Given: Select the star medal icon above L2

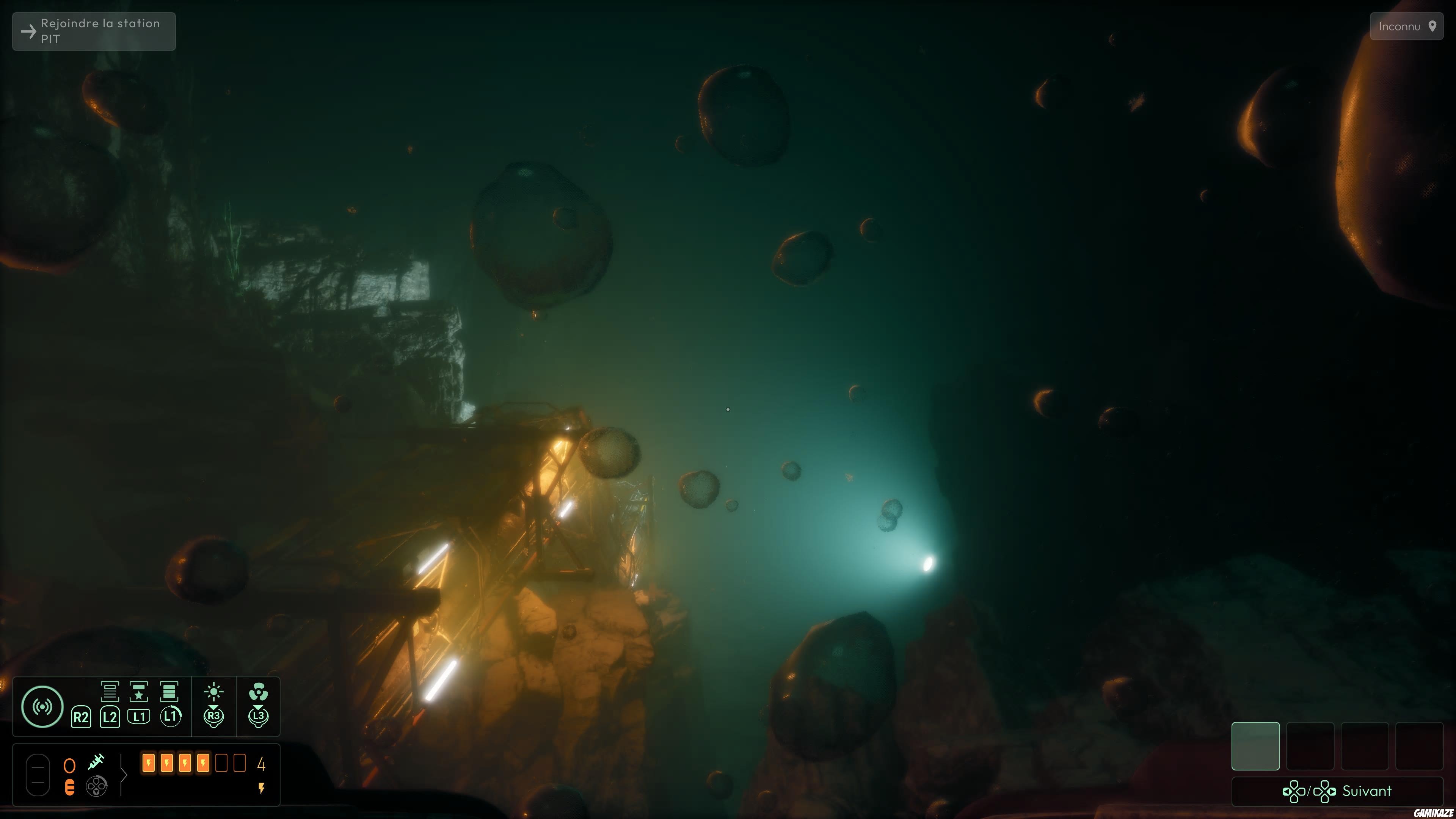Looking at the screenshot, I should click(x=139, y=692).
